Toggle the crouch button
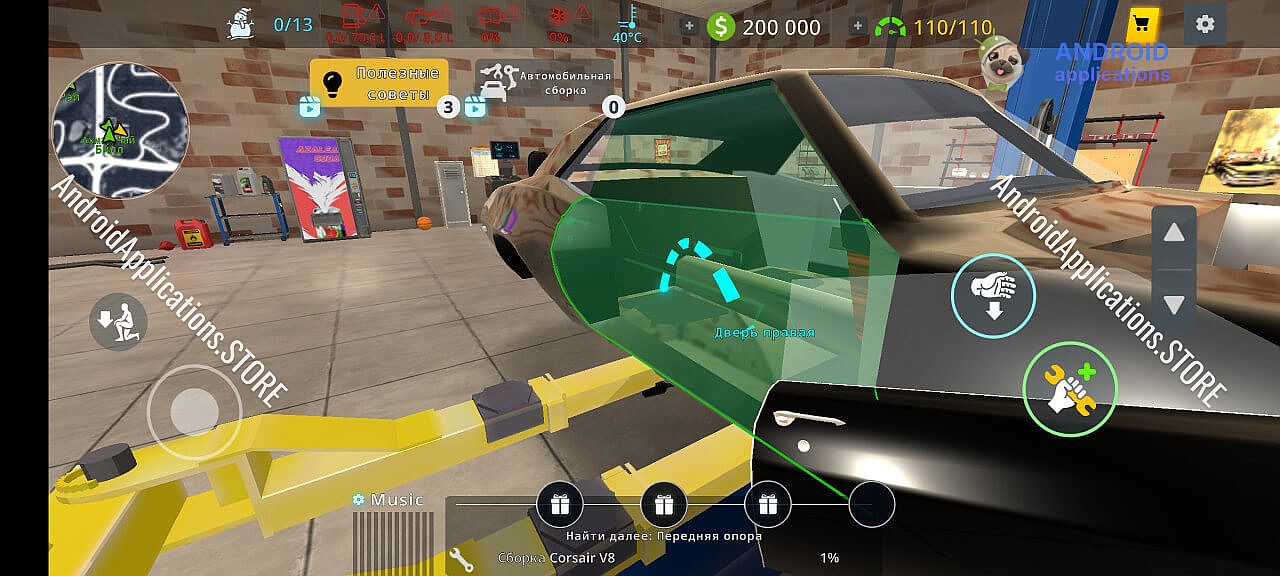This screenshot has height=576, width=1280. click(118, 322)
